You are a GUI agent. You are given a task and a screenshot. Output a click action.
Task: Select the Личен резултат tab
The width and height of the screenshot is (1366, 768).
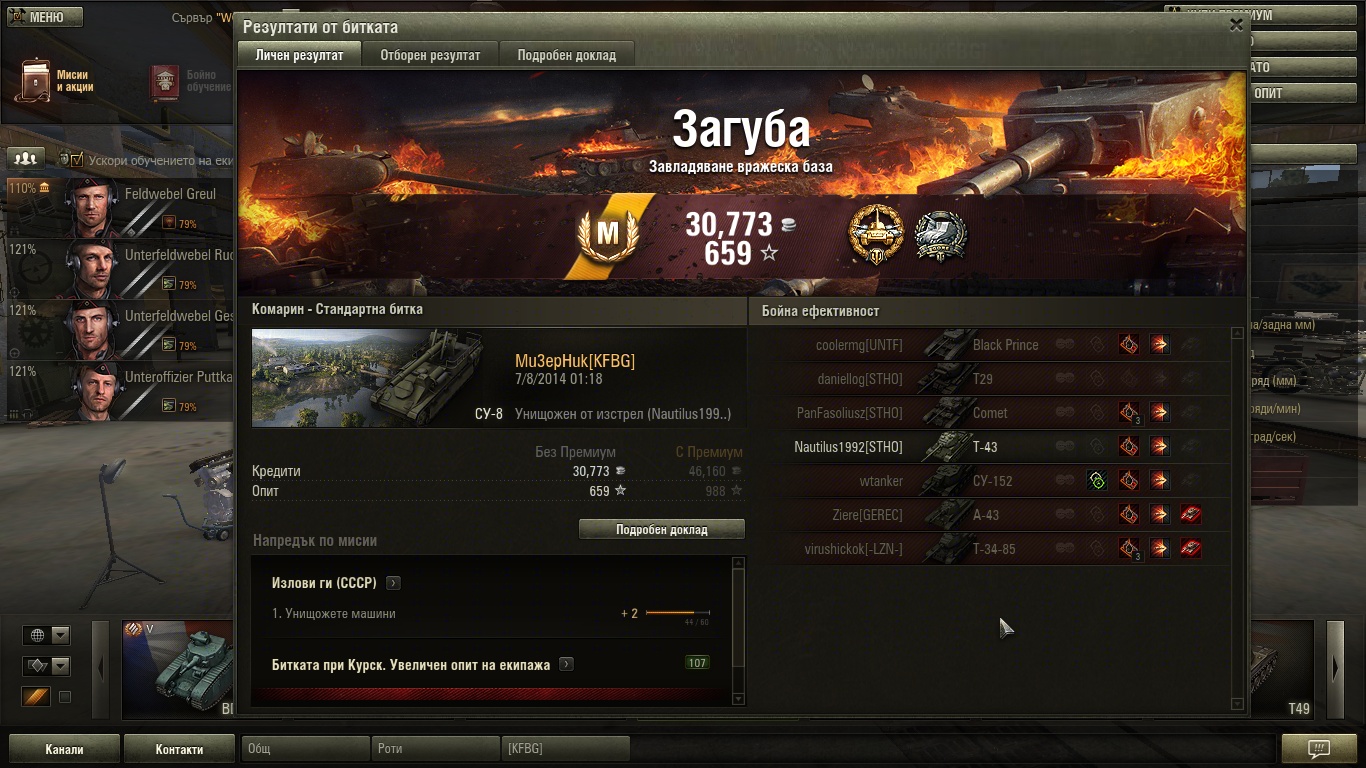coord(299,55)
